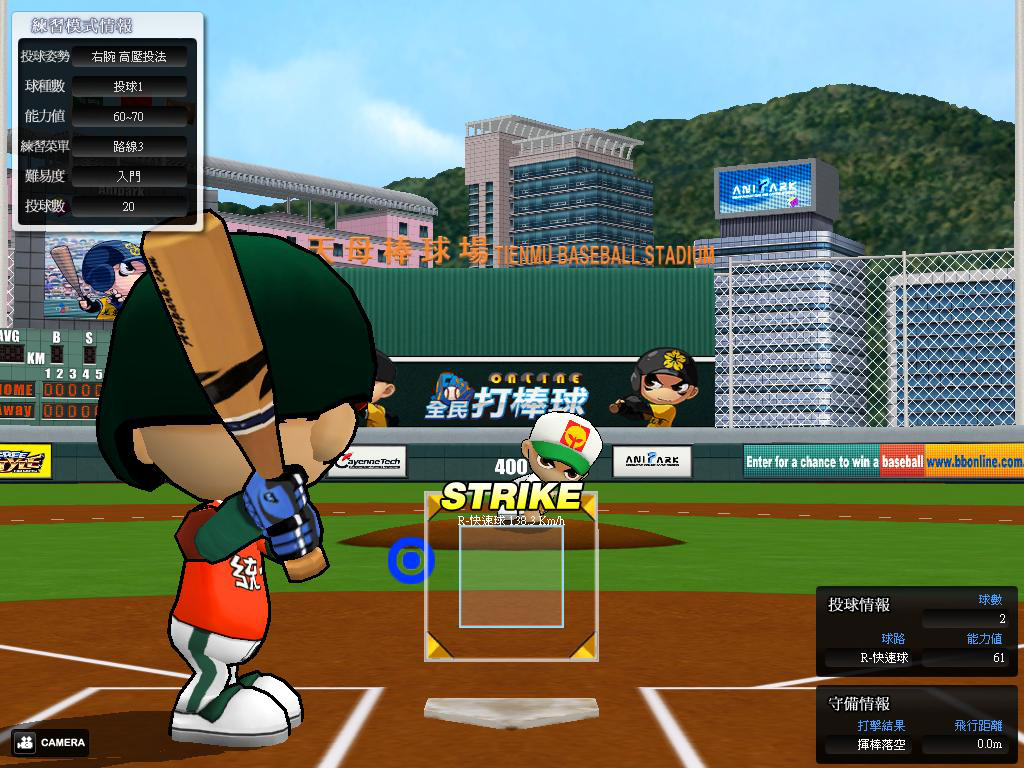Toggle the CAMERA view button
Image resolution: width=1024 pixels, height=768 pixels.
[51, 742]
